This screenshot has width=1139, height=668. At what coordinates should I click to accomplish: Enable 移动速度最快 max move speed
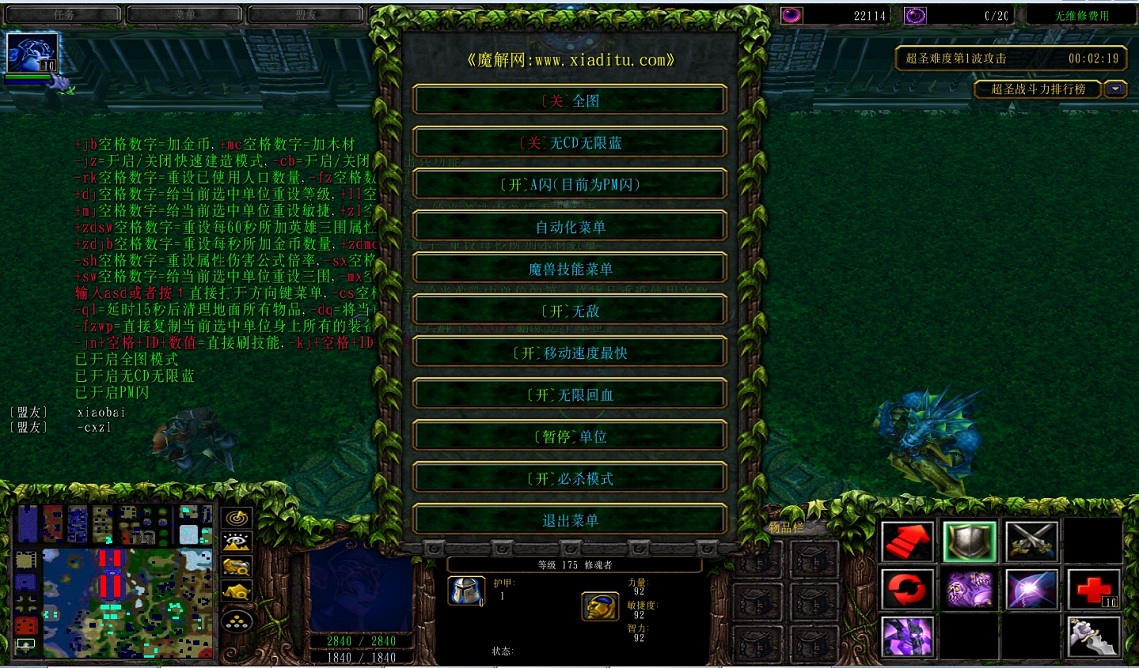570,353
